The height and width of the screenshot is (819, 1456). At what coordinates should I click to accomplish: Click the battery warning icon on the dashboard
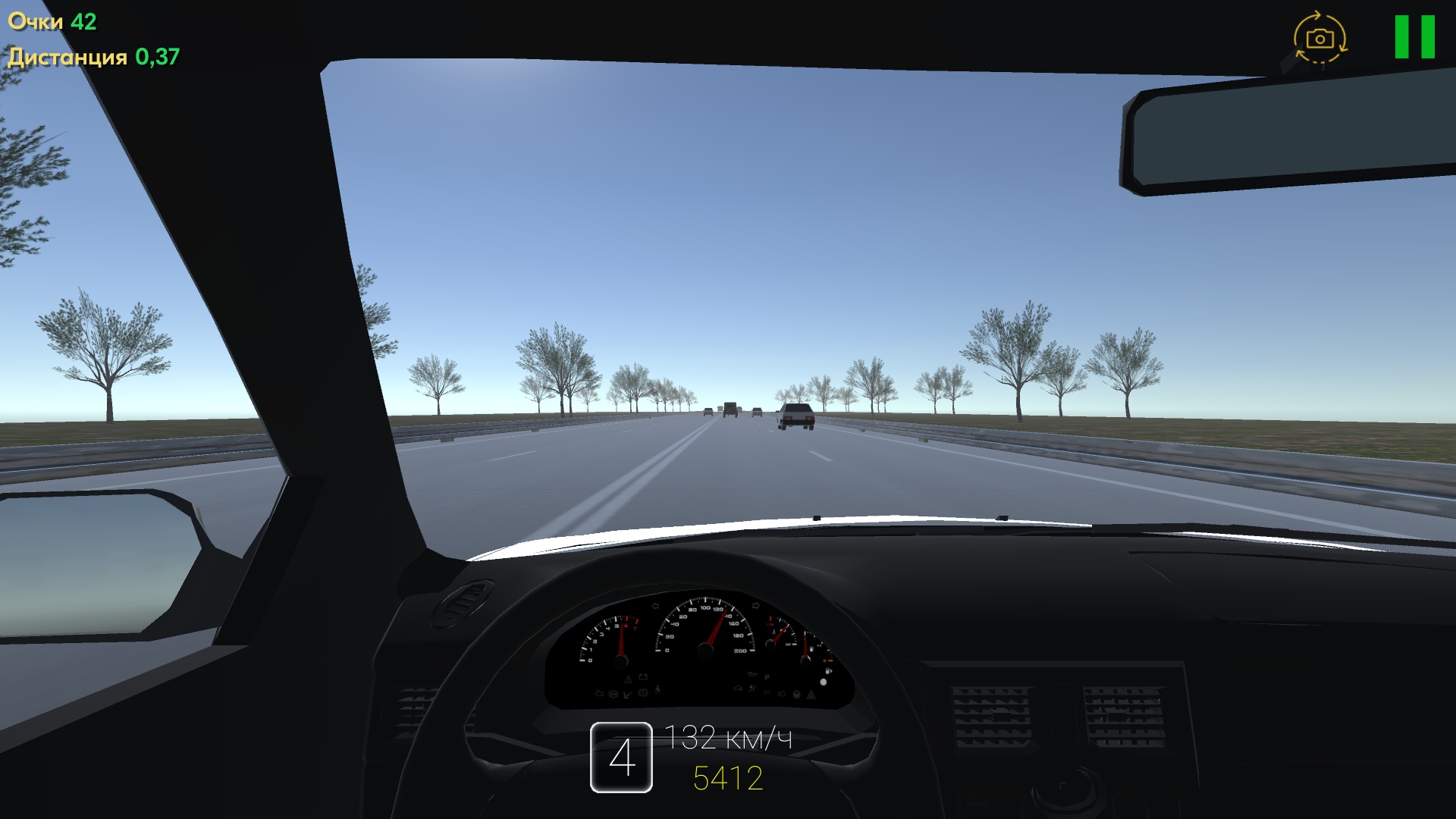(x=644, y=677)
